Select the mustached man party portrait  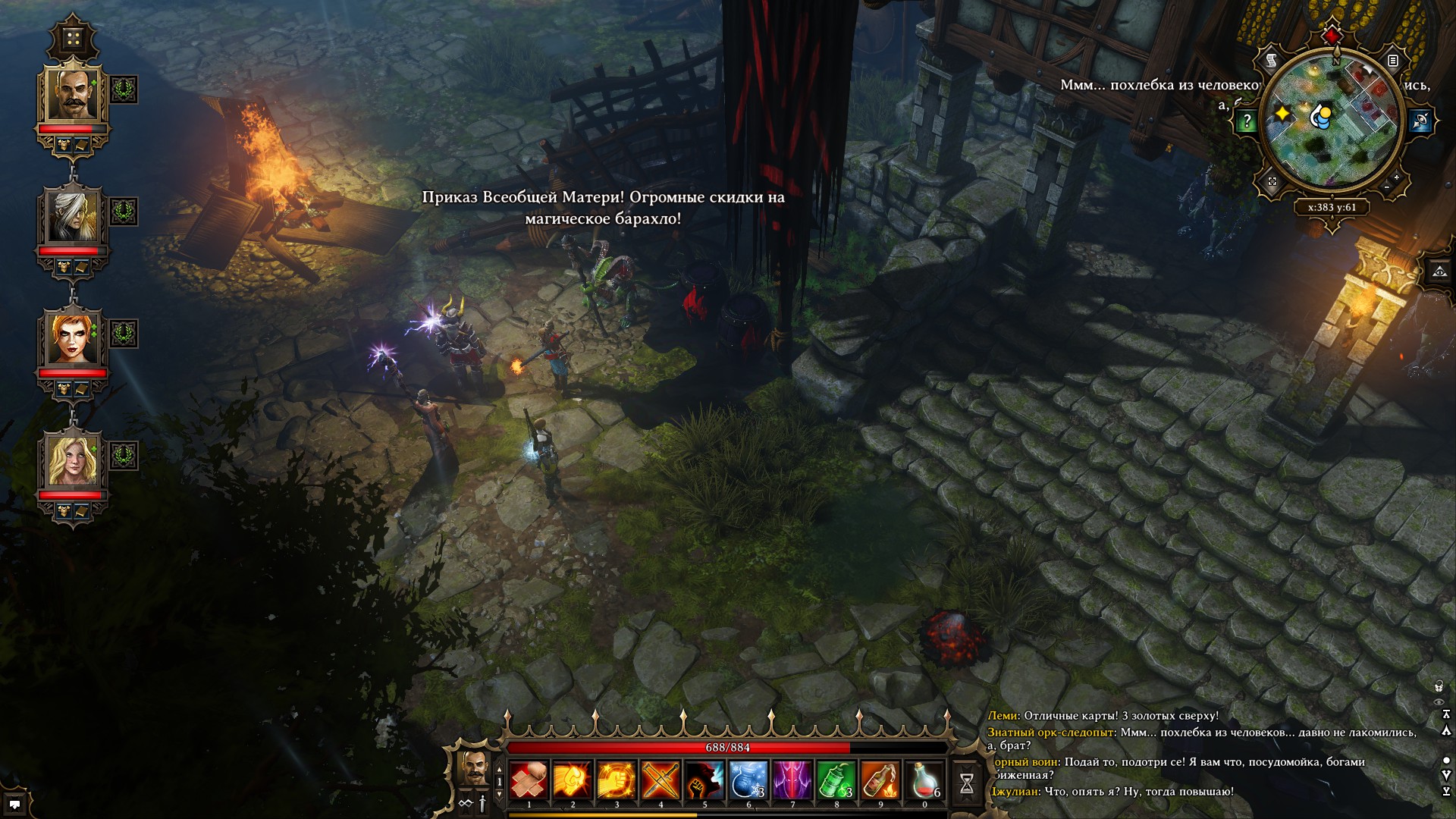pyautogui.click(x=73, y=94)
